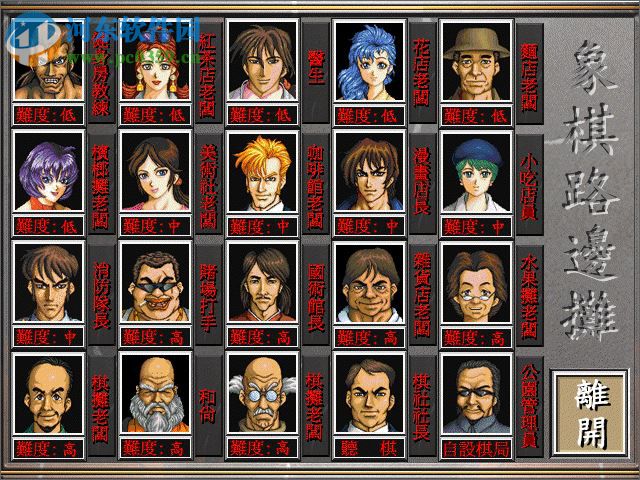Choose the martial arts hall master
Screen dimensions: 640x480
[x=262, y=283]
